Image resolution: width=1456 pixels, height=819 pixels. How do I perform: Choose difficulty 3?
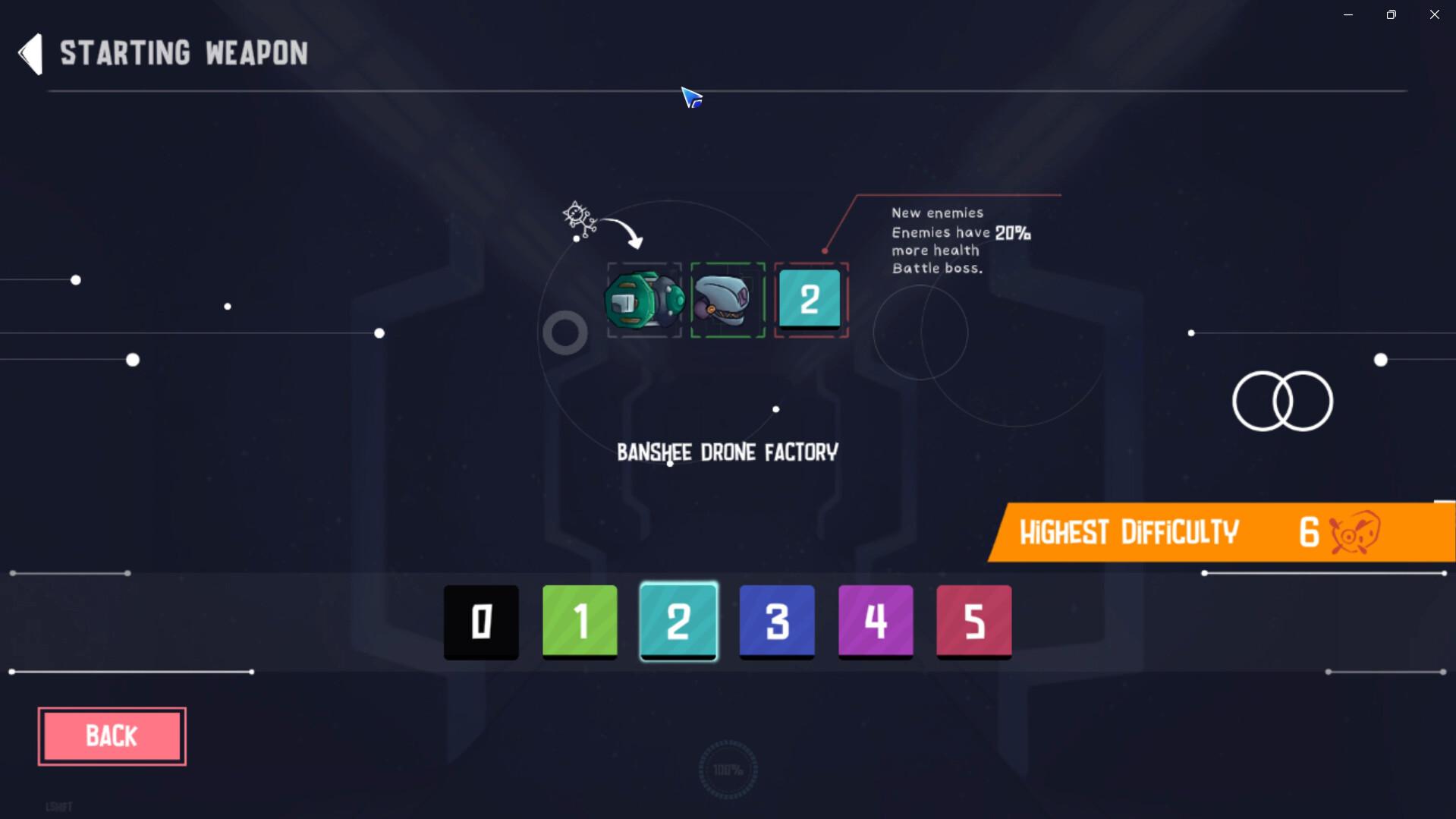[x=776, y=622]
